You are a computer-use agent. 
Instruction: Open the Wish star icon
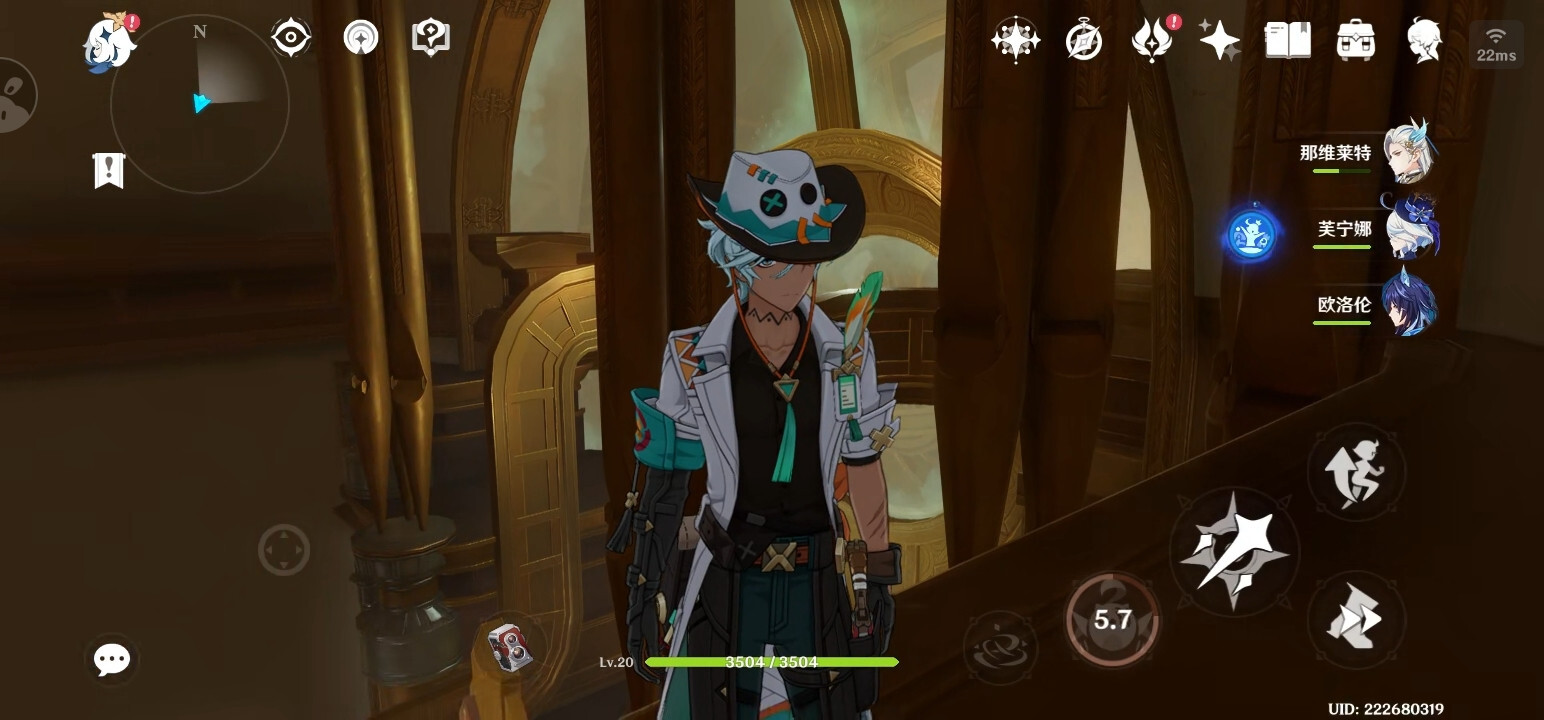click(x=1015, y=41)
